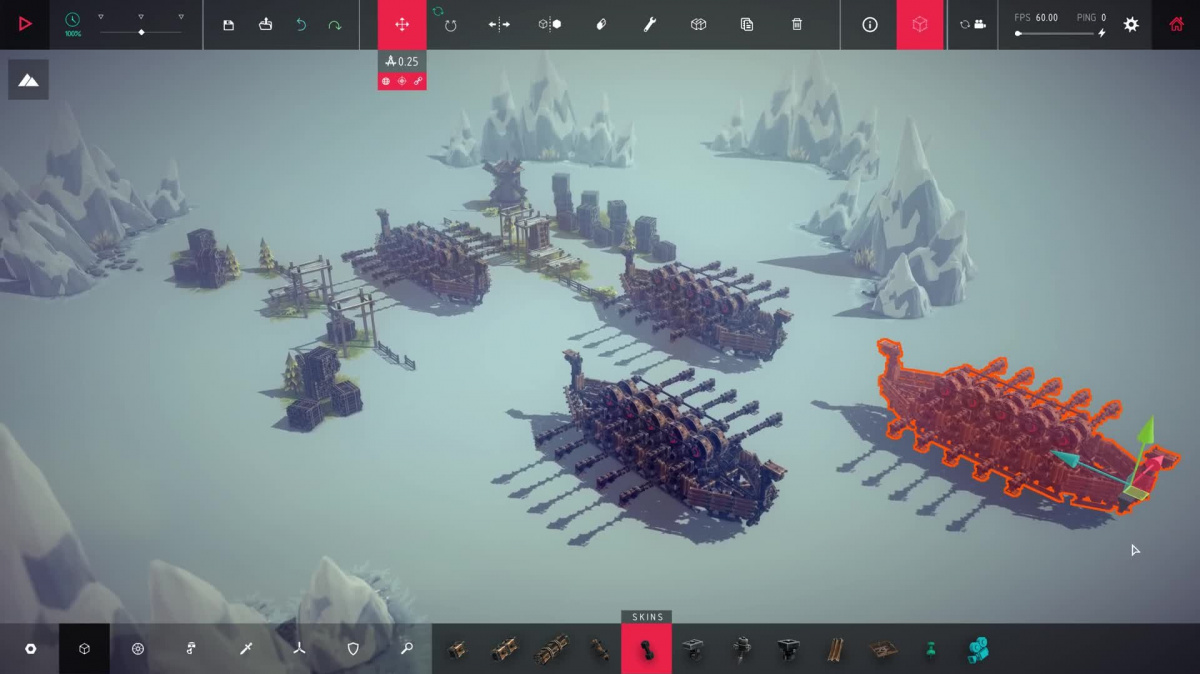Save the machine with the floppy disk icon
This screenshot has height=674, width=1200.
point(229,24)
